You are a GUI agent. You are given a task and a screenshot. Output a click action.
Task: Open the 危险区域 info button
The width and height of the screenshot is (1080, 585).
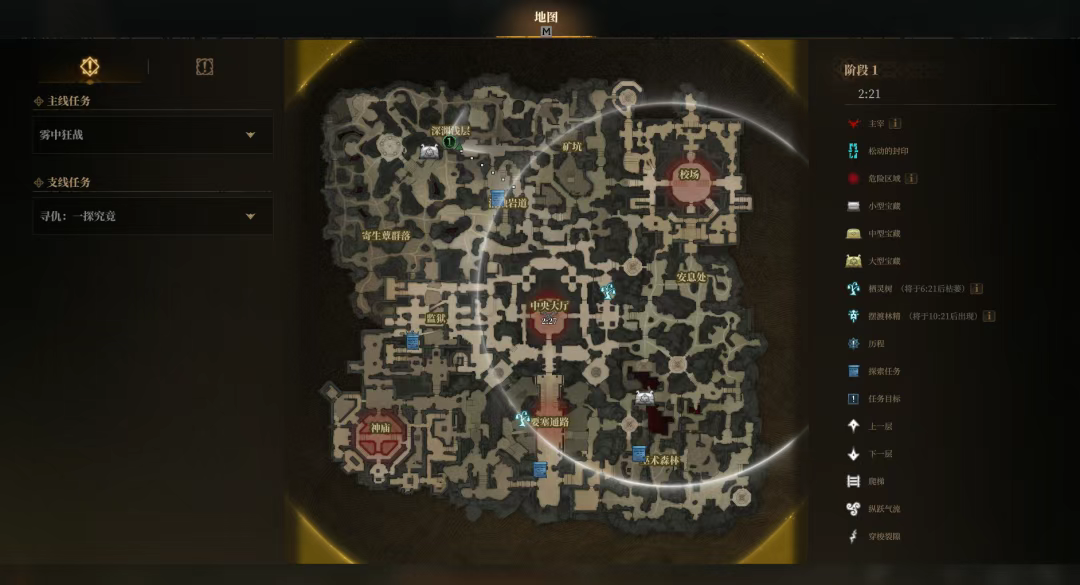pyautogui.click(x=911, y=179)
